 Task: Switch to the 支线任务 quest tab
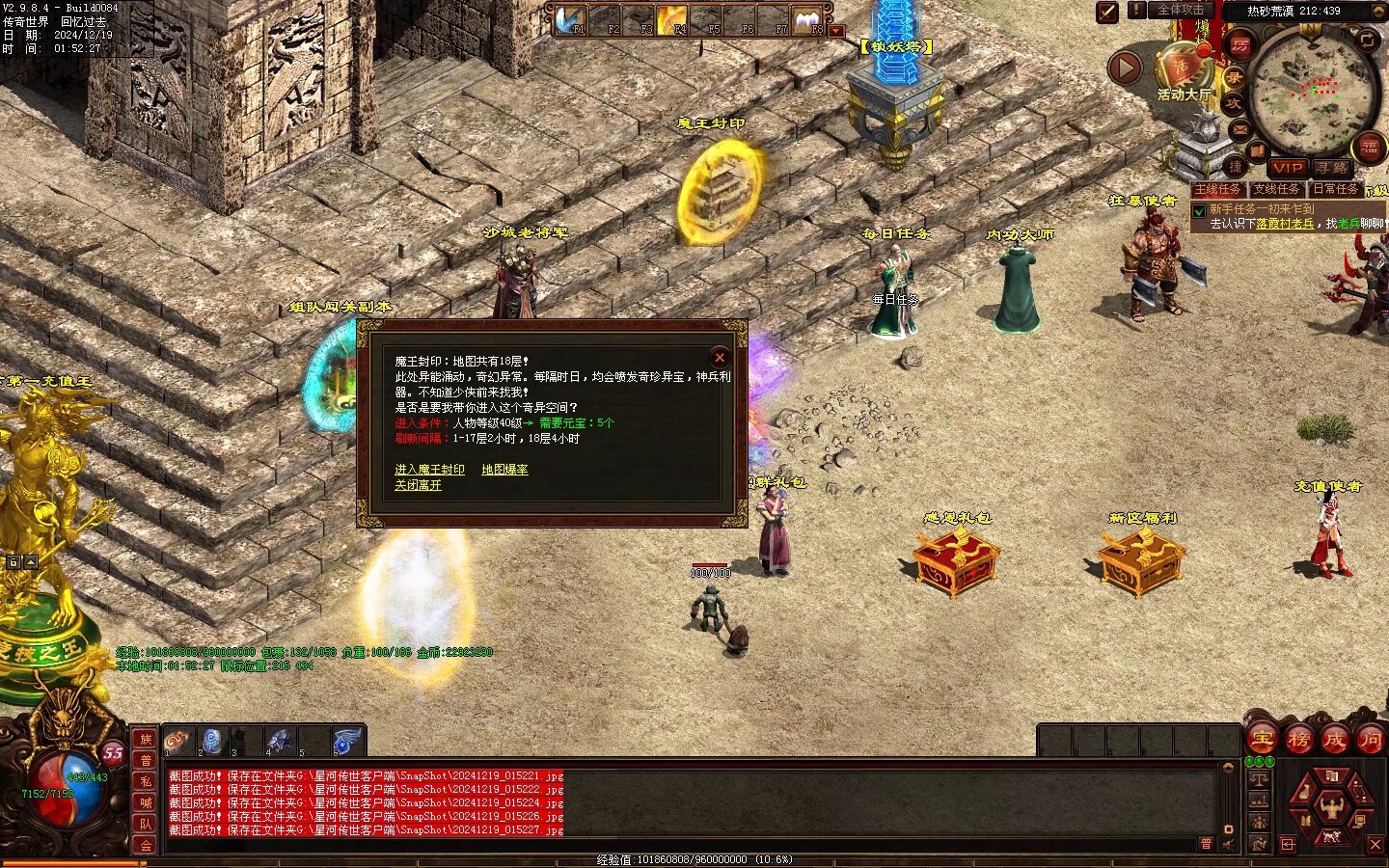(1277, 189)
